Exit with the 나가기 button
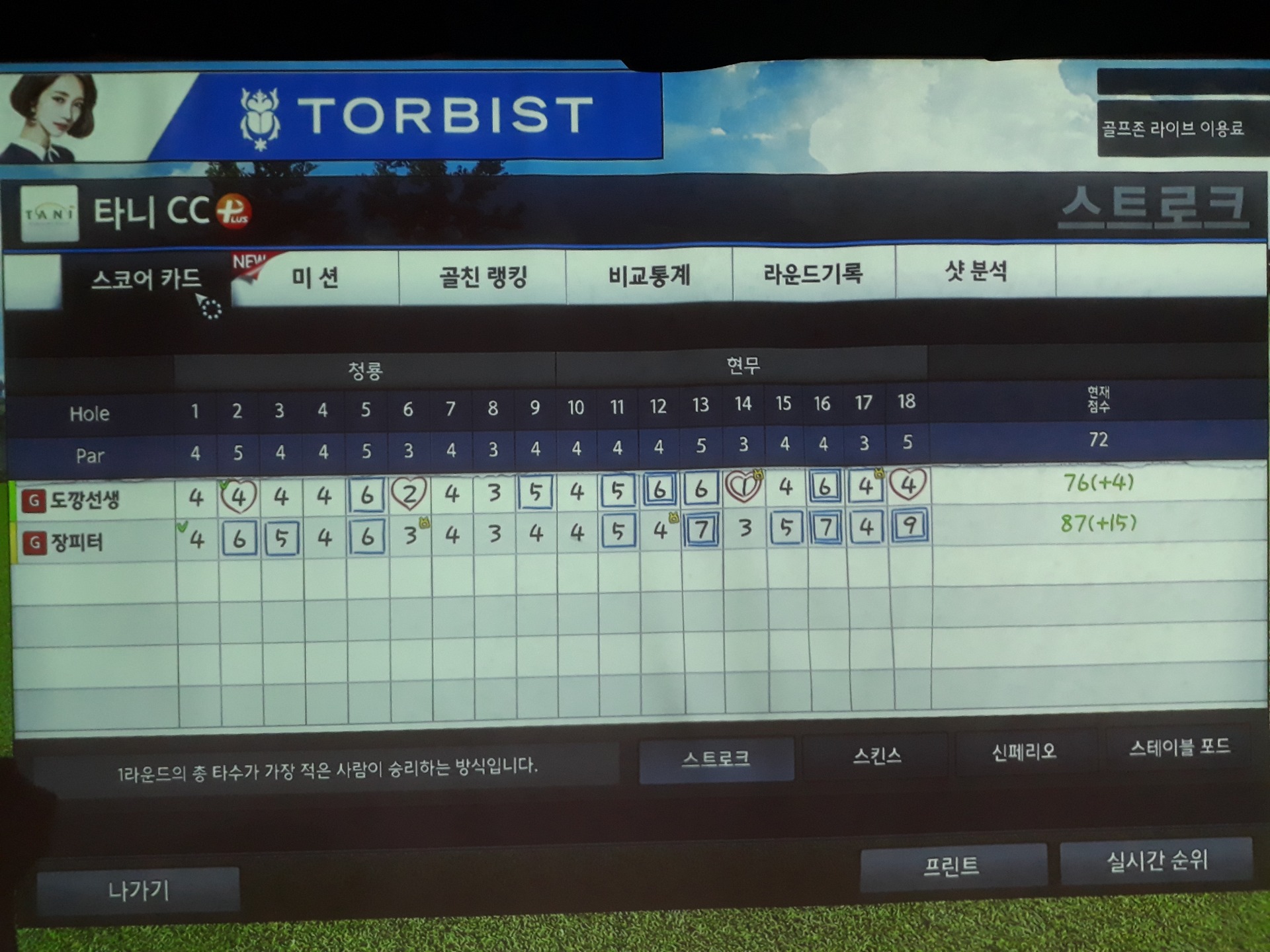This screenshot has width=1270, height=952. tap(138, 891)
